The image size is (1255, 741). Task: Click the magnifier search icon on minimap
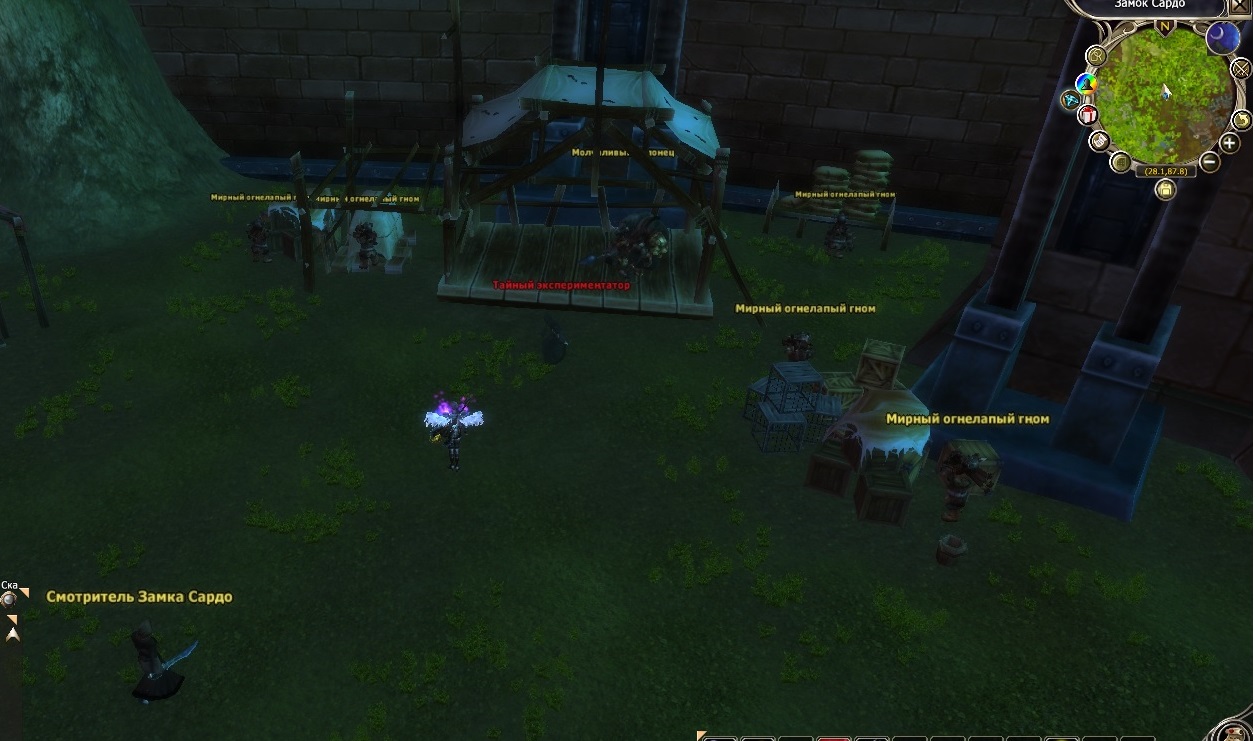[1097, 56]
